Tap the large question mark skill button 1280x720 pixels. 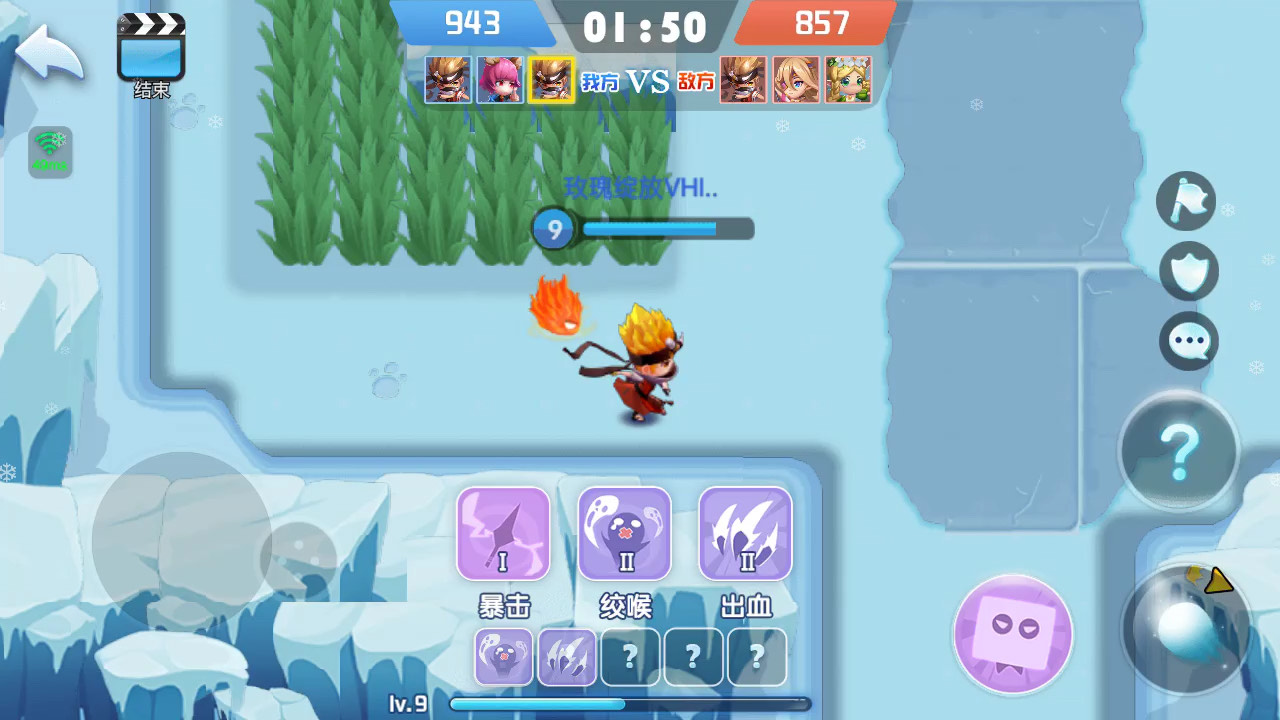[x=1179, y=452]
